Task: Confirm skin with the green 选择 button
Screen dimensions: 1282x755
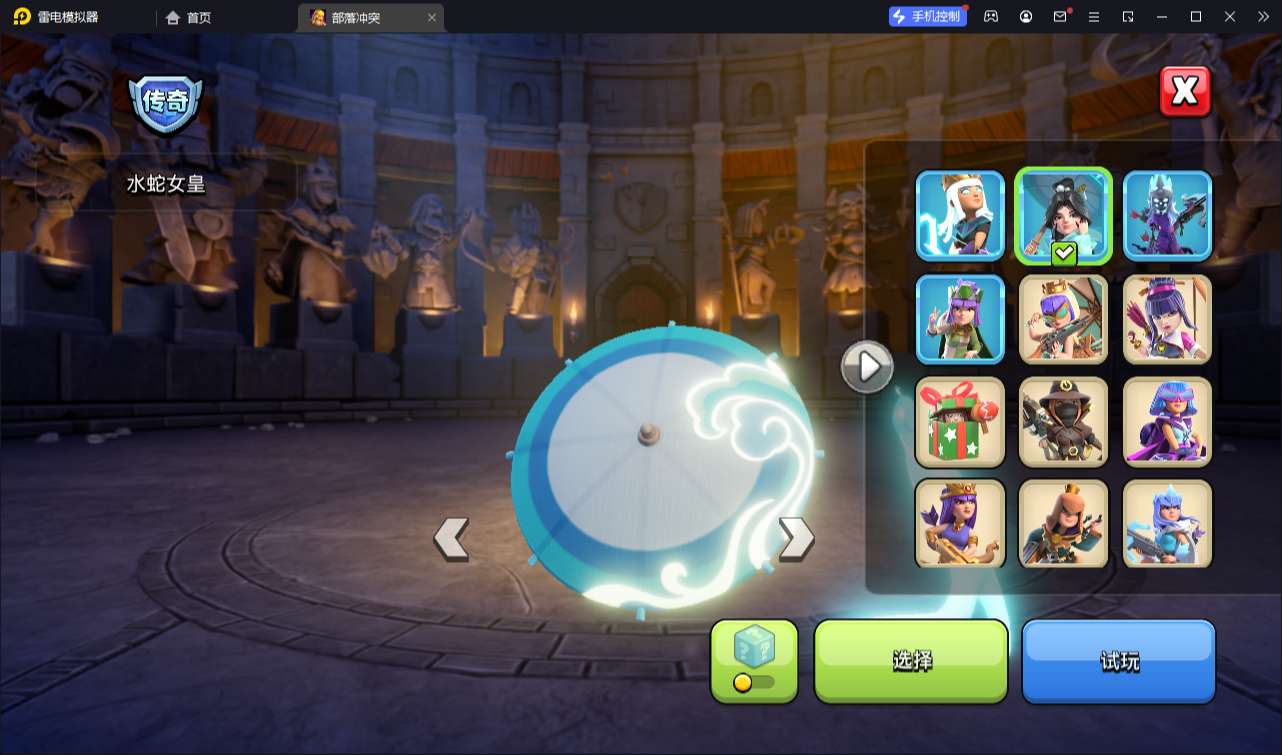Action: 911,660
